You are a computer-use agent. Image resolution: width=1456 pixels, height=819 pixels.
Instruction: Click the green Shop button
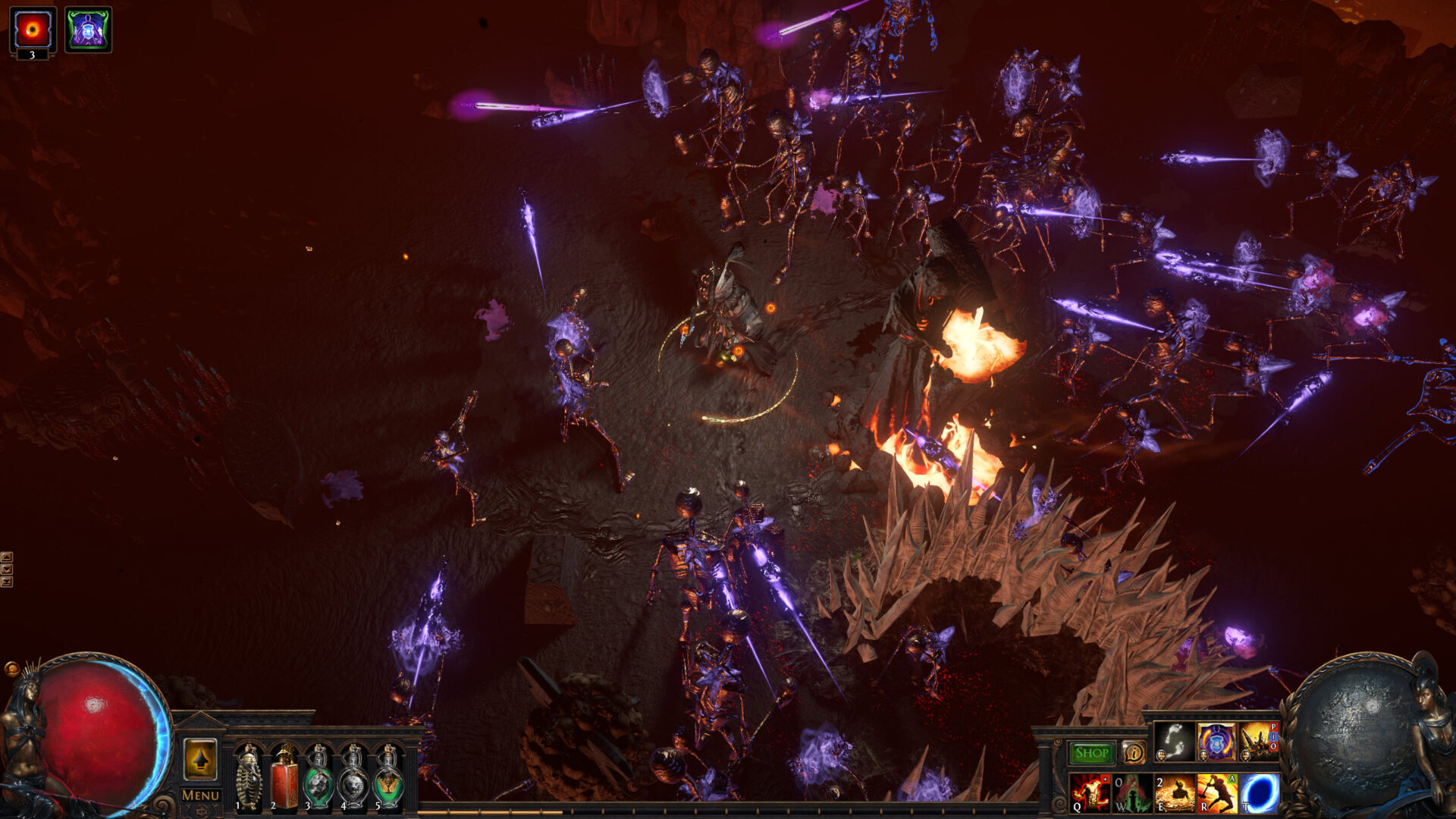pos(1091,753)
